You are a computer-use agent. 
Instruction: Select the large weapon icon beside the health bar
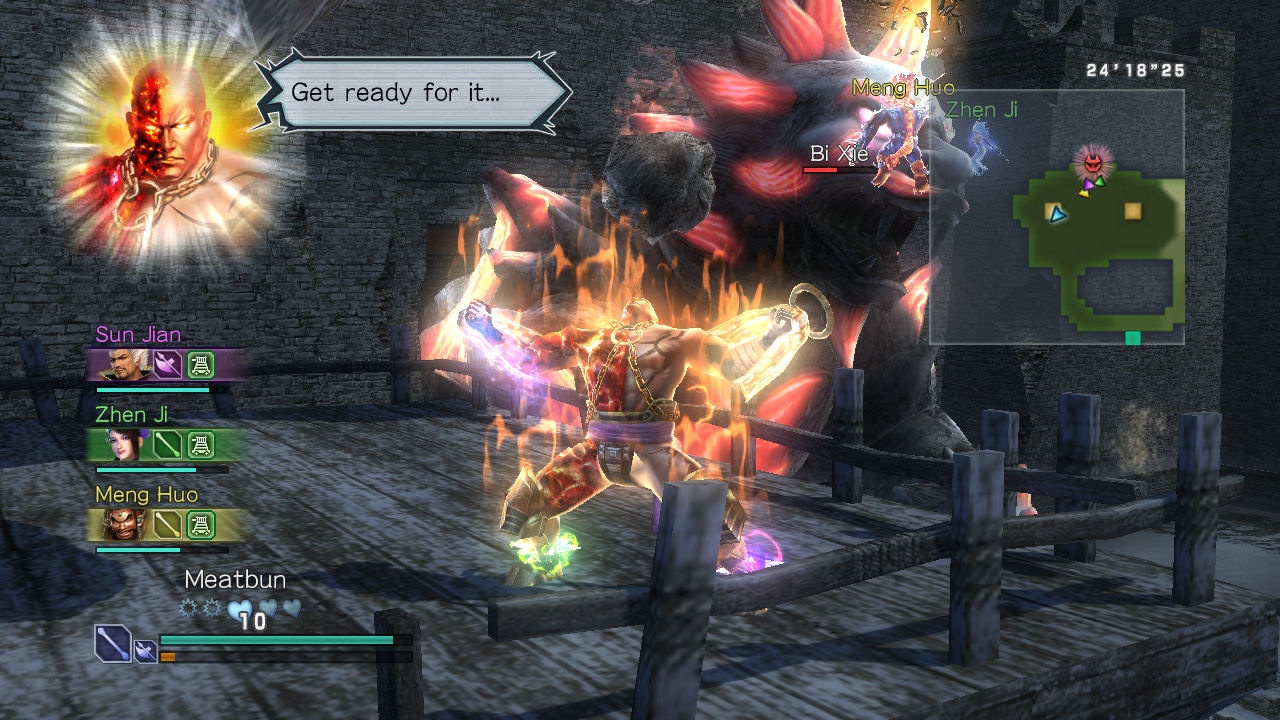click(x=113, y=643)
